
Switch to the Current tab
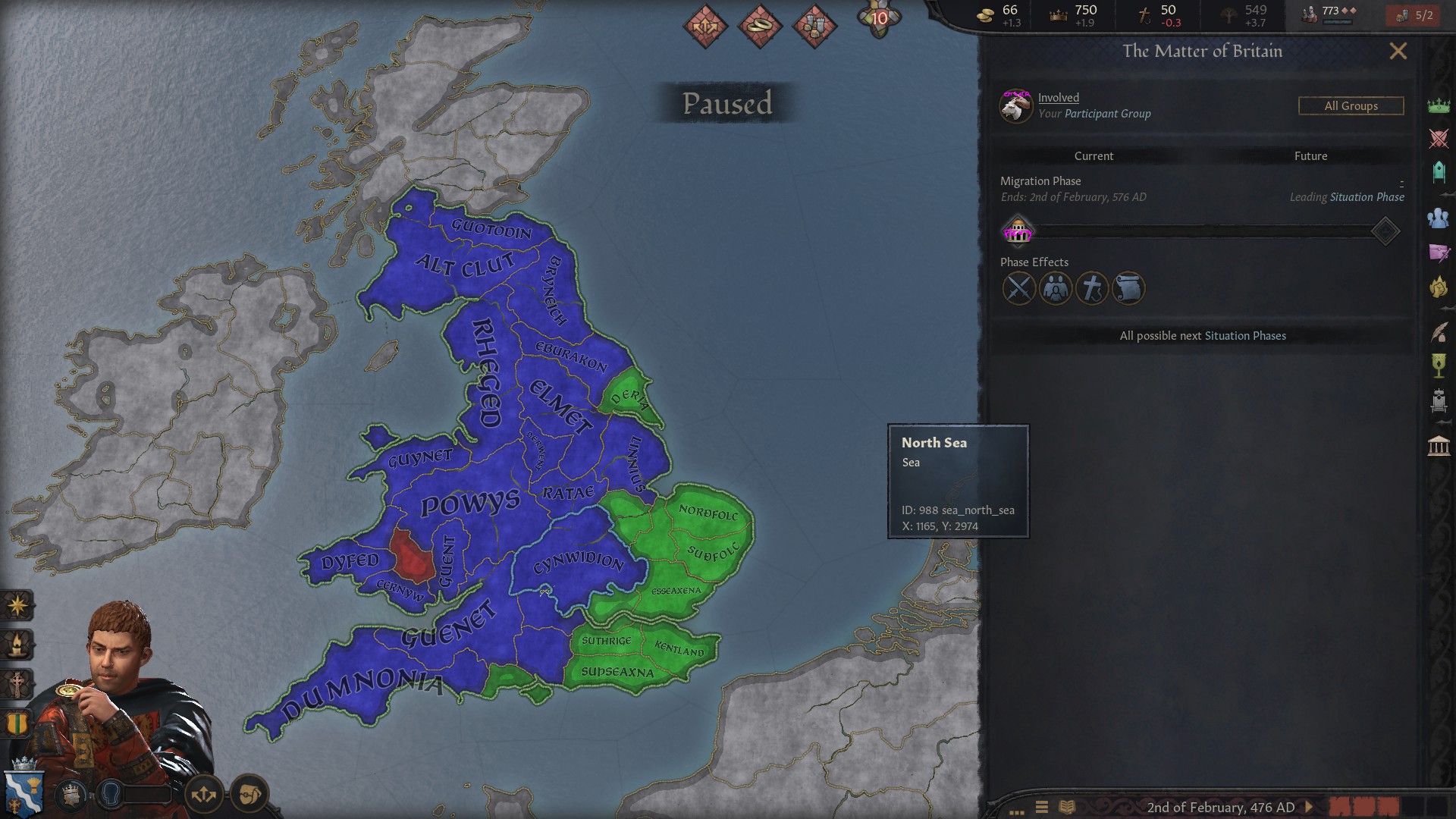pyautogui.click(x=1094, y=156)
